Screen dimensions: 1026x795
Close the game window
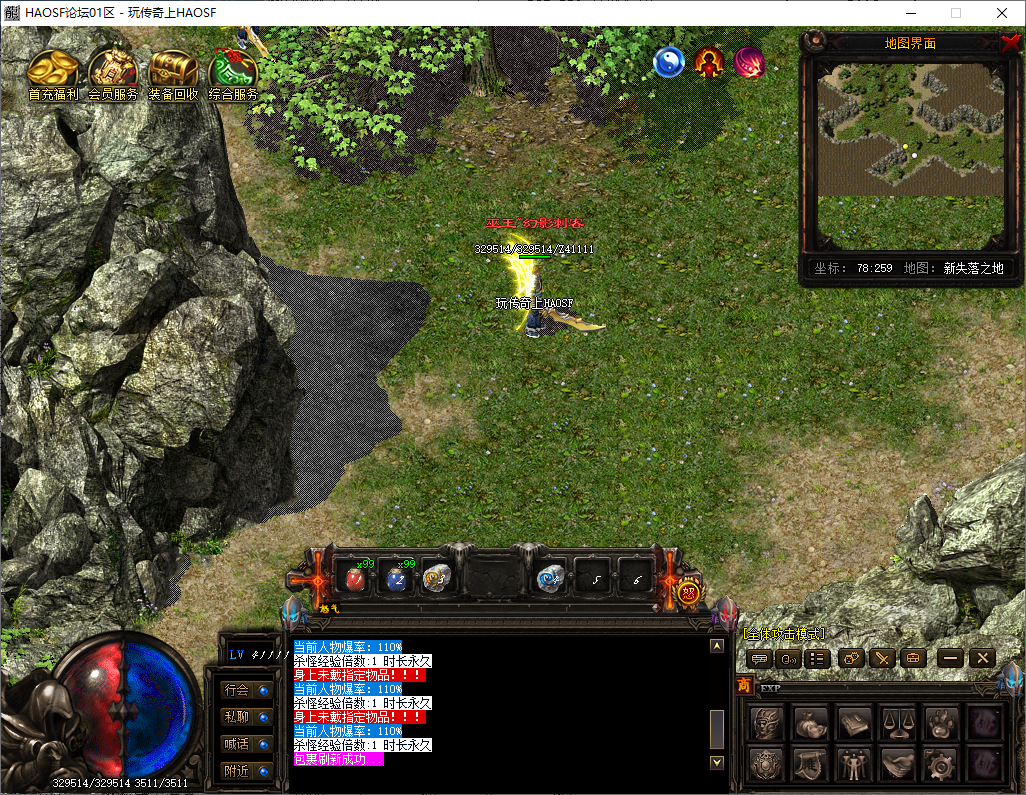(1001, 13)
